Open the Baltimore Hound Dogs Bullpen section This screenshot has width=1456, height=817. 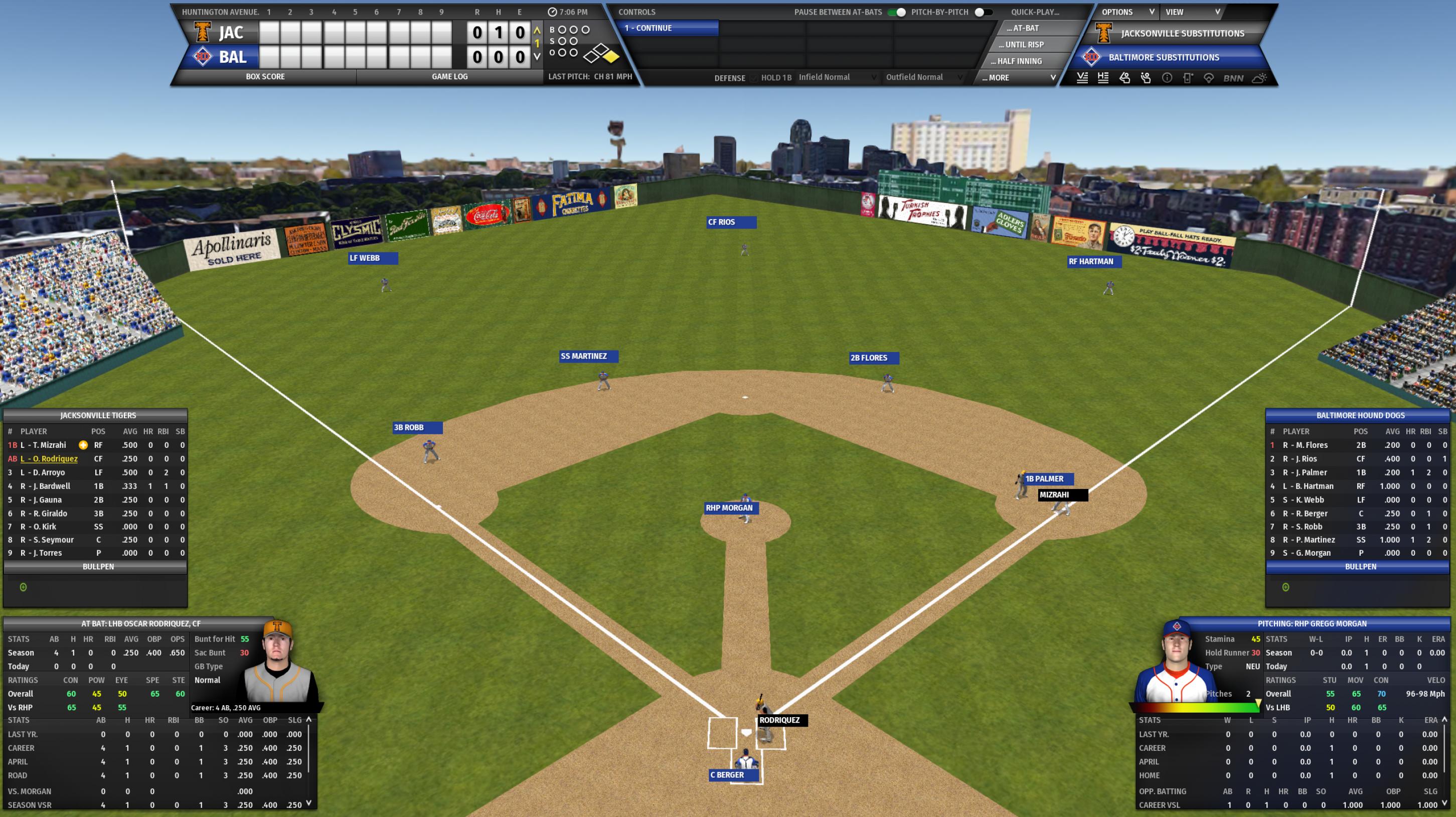click(1360, 567)
